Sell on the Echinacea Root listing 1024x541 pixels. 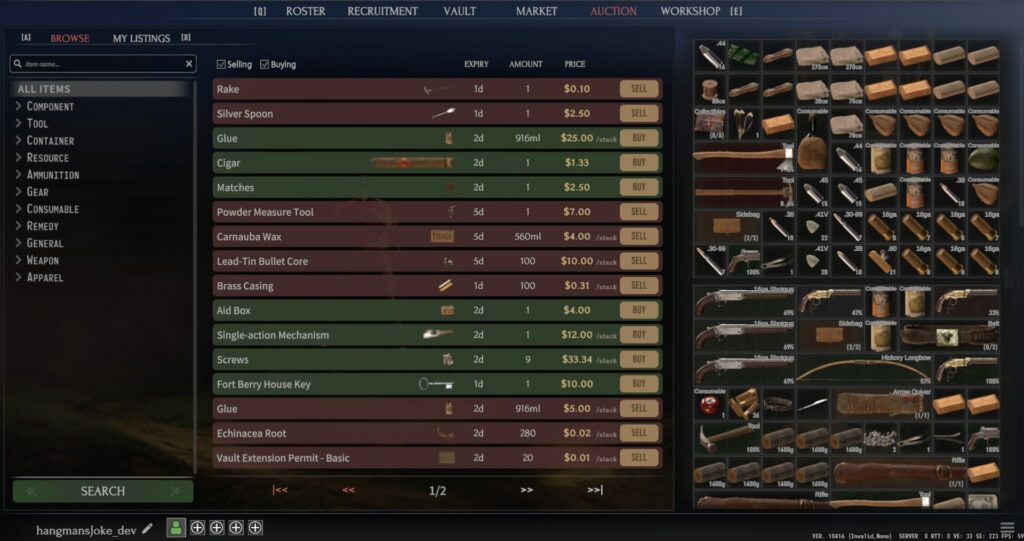(639, 433)
